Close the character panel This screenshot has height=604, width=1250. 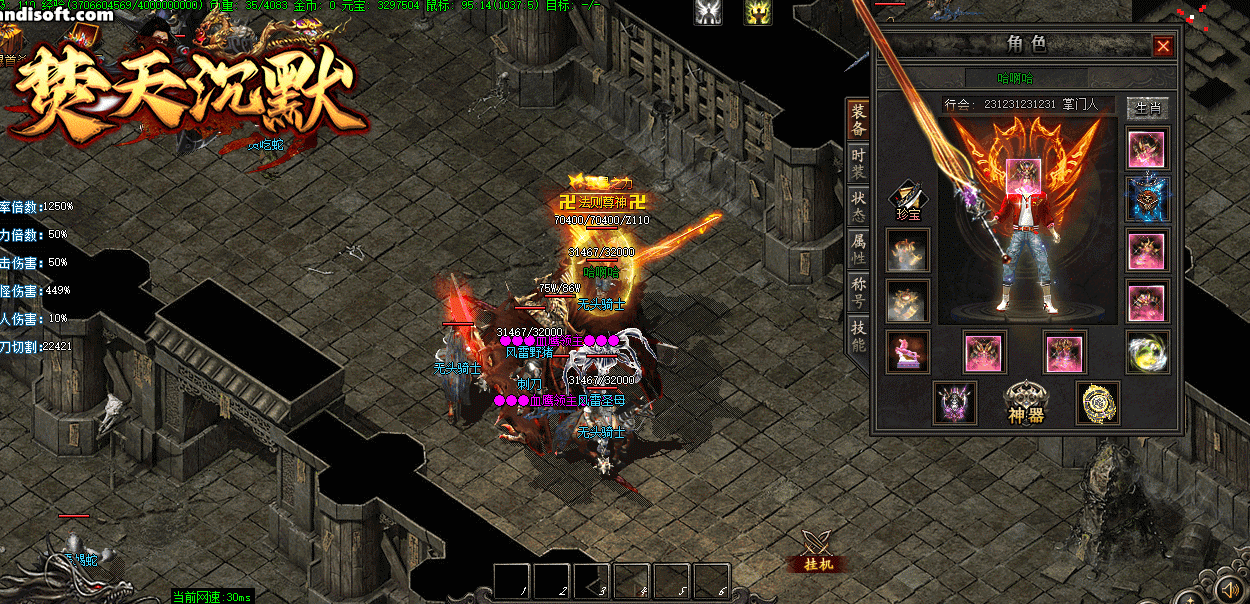[1163, 46]
